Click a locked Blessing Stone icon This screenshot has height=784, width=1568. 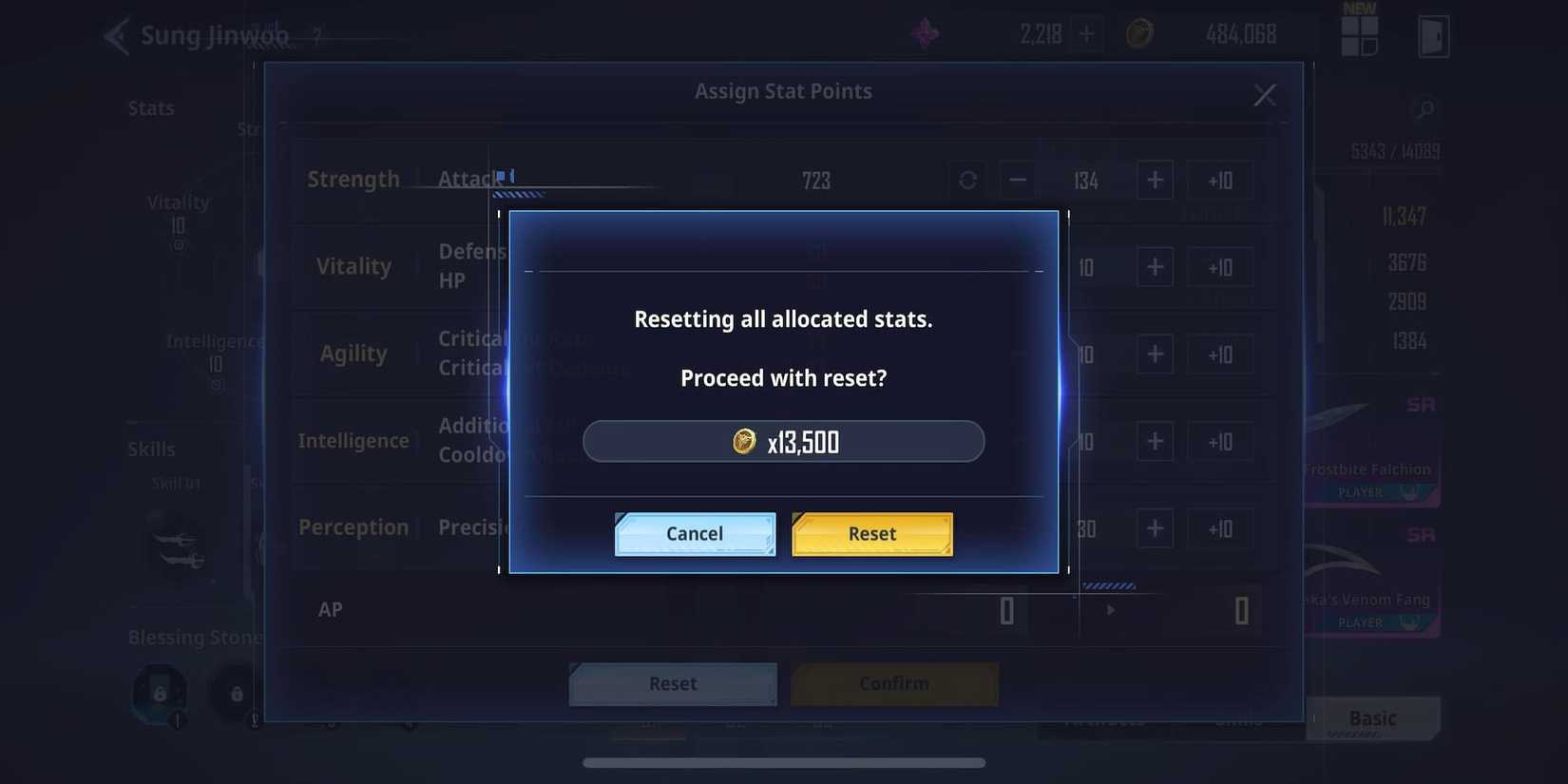(x=158, y=695)
